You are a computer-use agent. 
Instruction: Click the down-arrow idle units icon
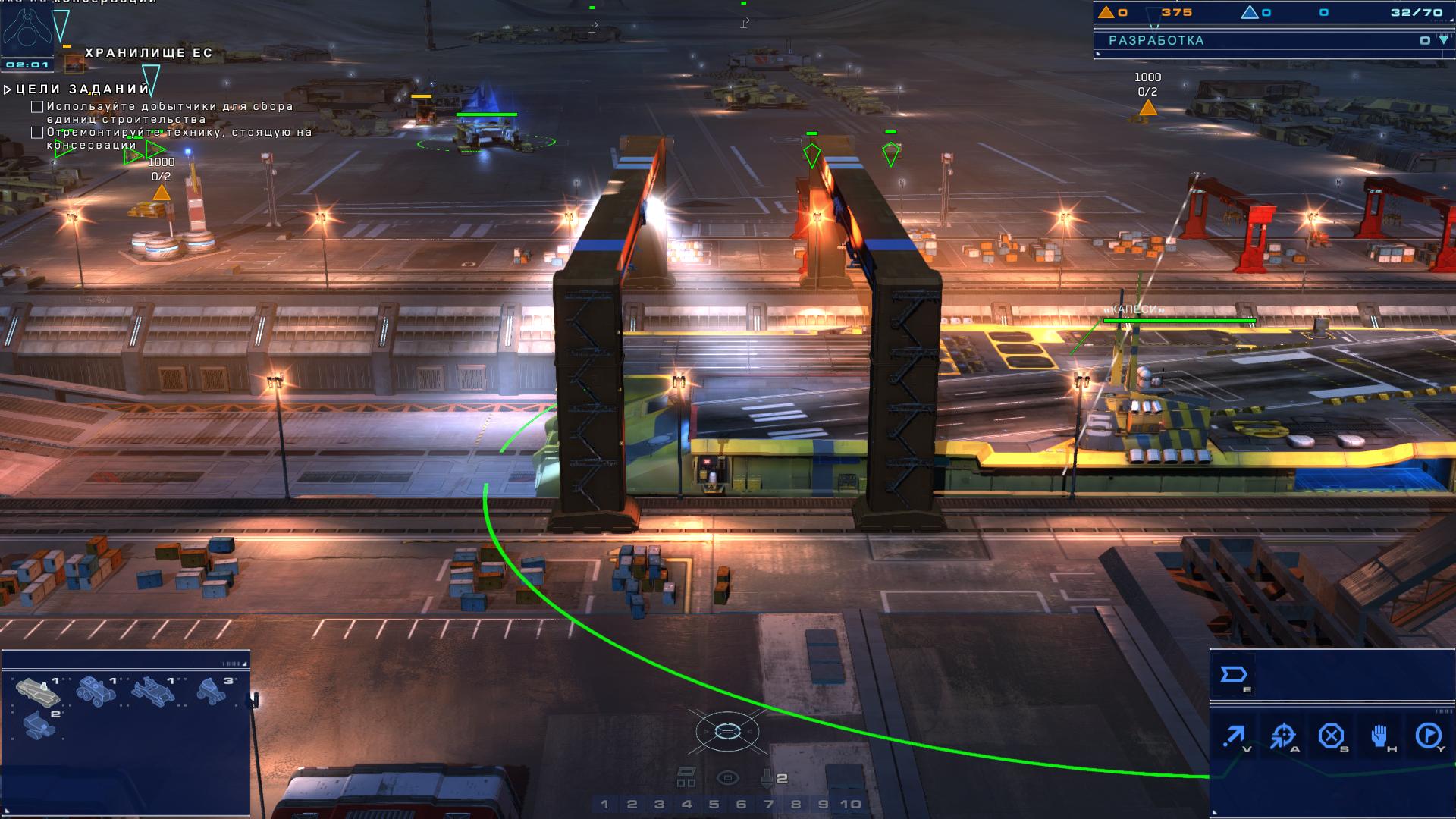pos(767,778)
